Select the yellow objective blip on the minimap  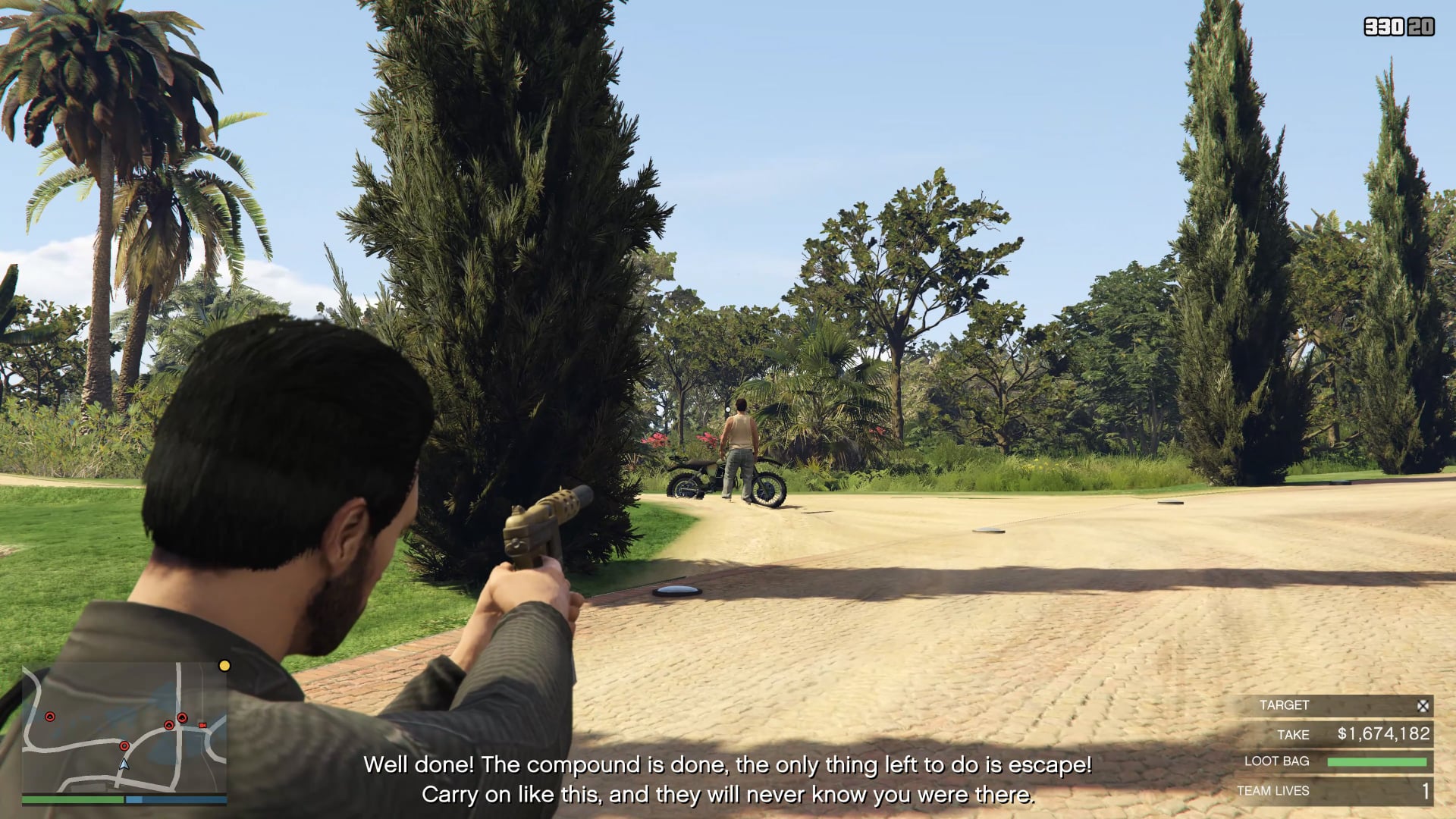point(224,666)
